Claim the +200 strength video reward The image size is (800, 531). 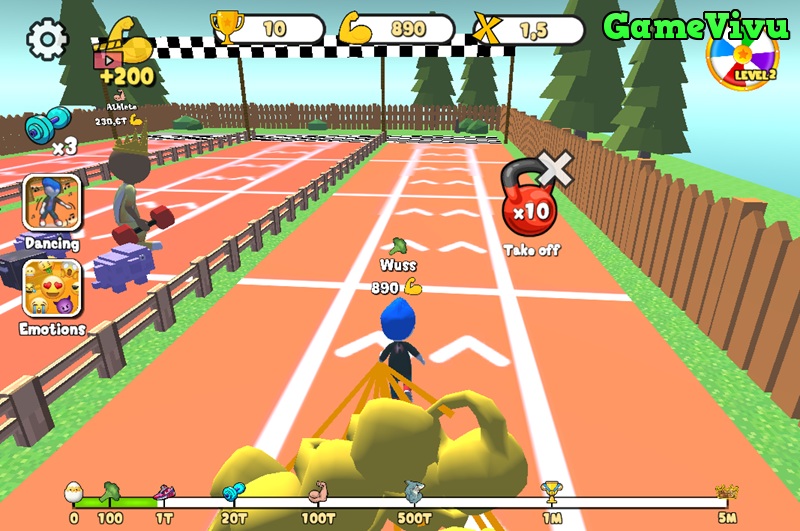124,55
